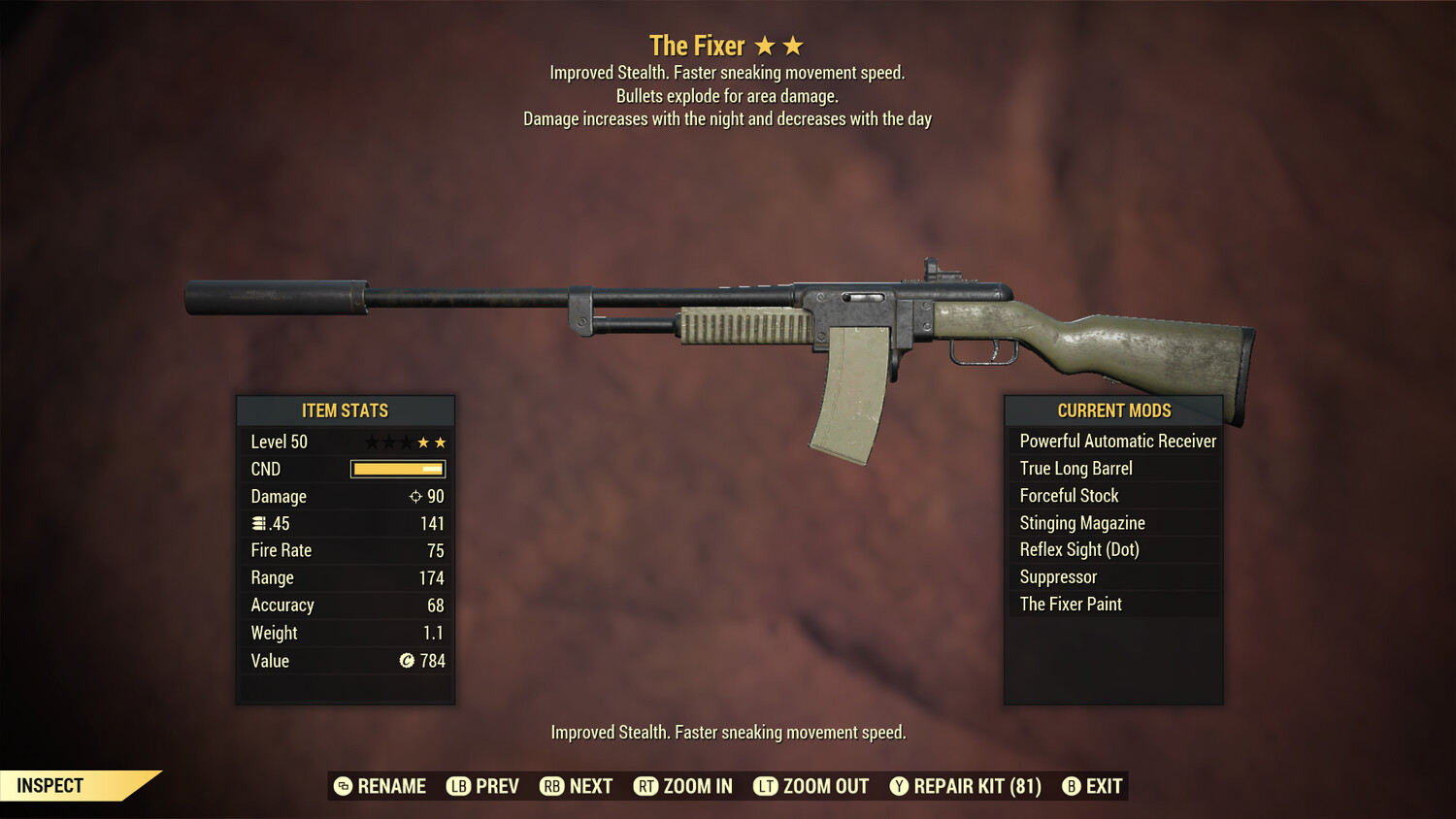Select the INSPECT tab
Screen dimensions: 1456x819
pyautogui.click(x=50, y=786)
